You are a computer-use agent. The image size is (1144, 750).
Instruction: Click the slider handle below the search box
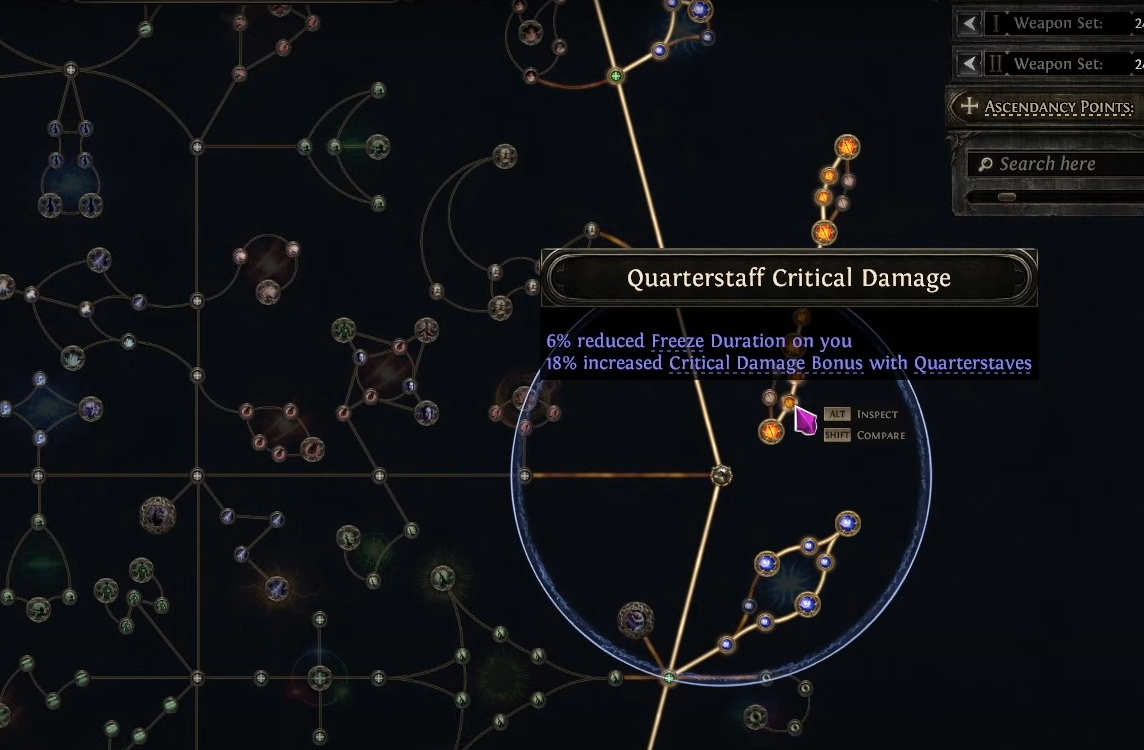click(1006, 197)
